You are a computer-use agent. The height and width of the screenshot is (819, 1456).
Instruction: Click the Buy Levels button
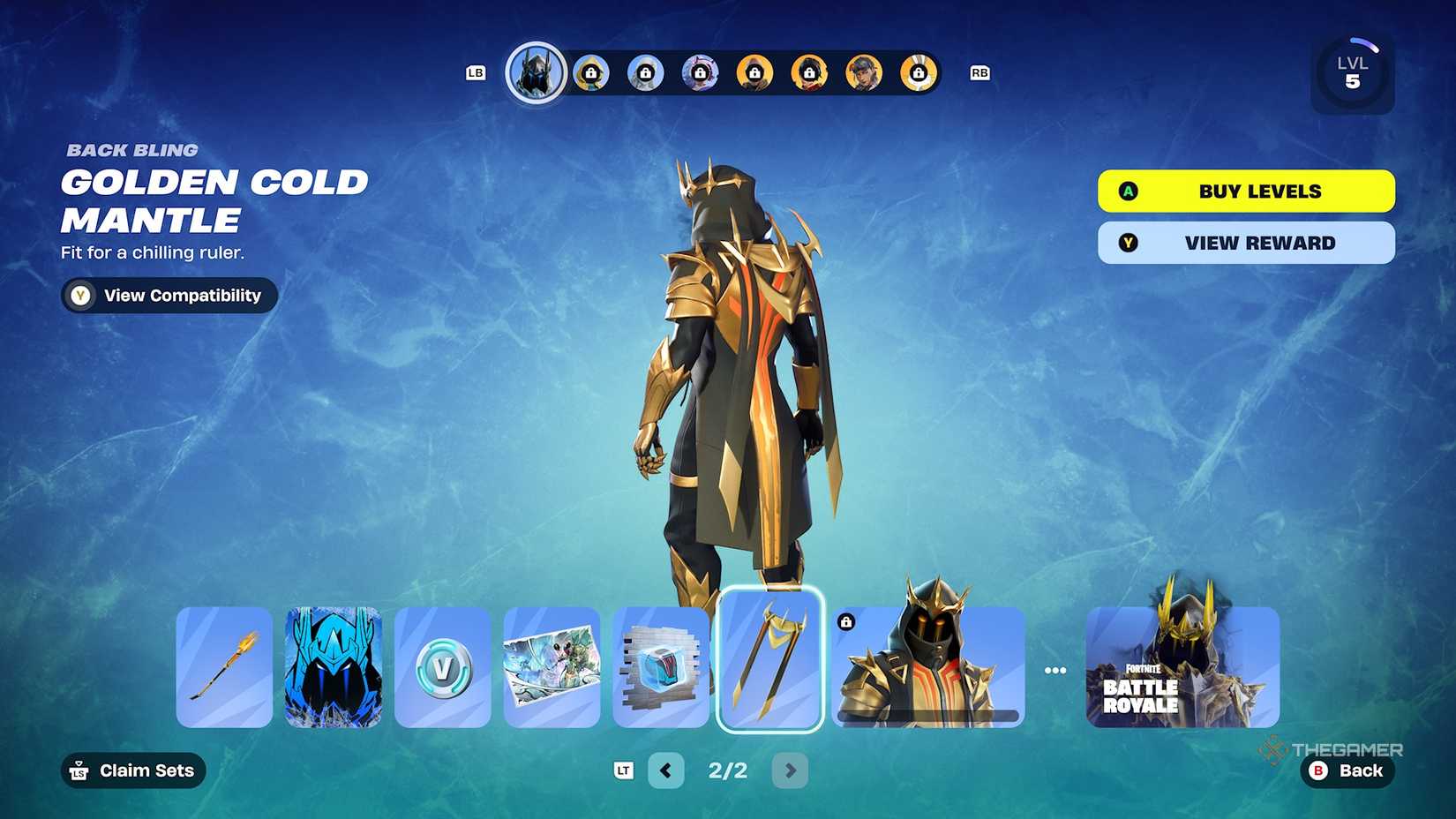[x=1245, y=191]
